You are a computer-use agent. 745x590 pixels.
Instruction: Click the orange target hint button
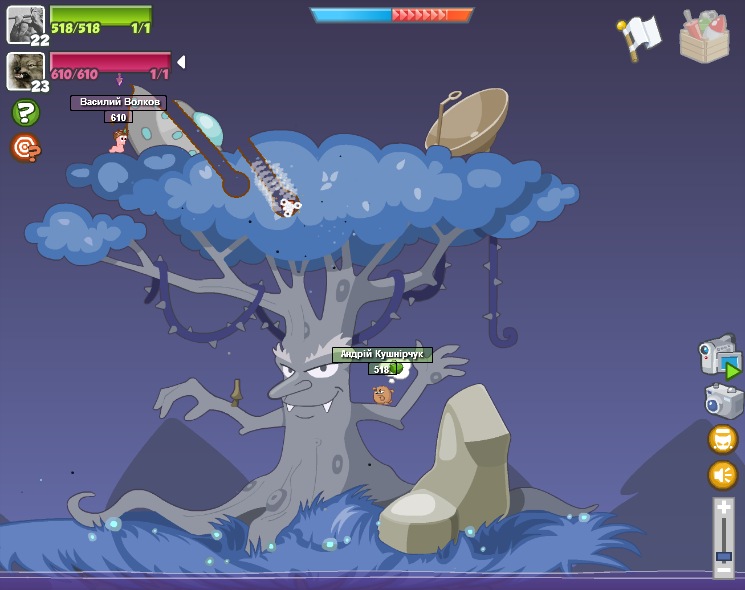(x=25, y=148)
